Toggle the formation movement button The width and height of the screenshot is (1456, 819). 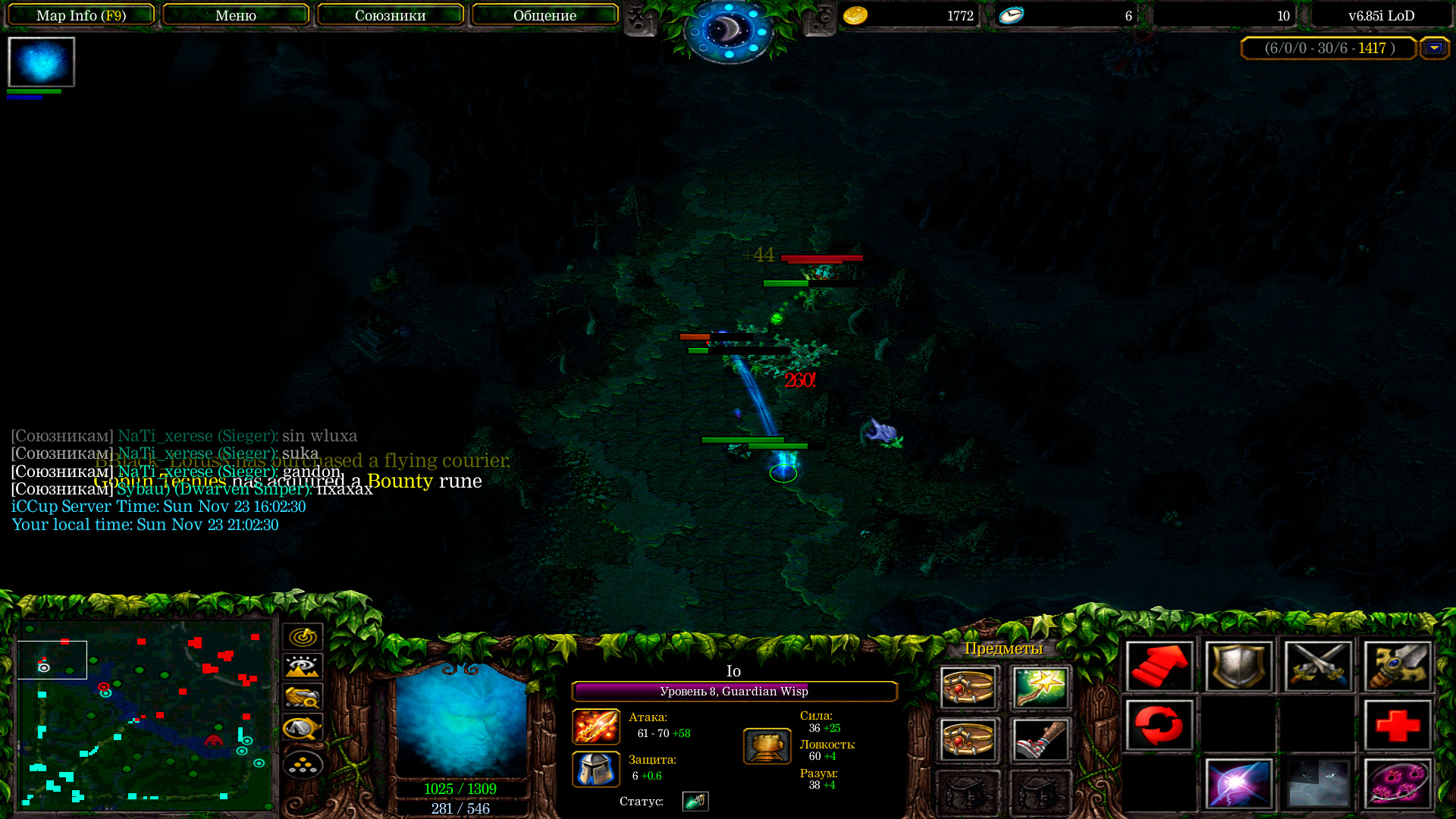click(303, 765)
